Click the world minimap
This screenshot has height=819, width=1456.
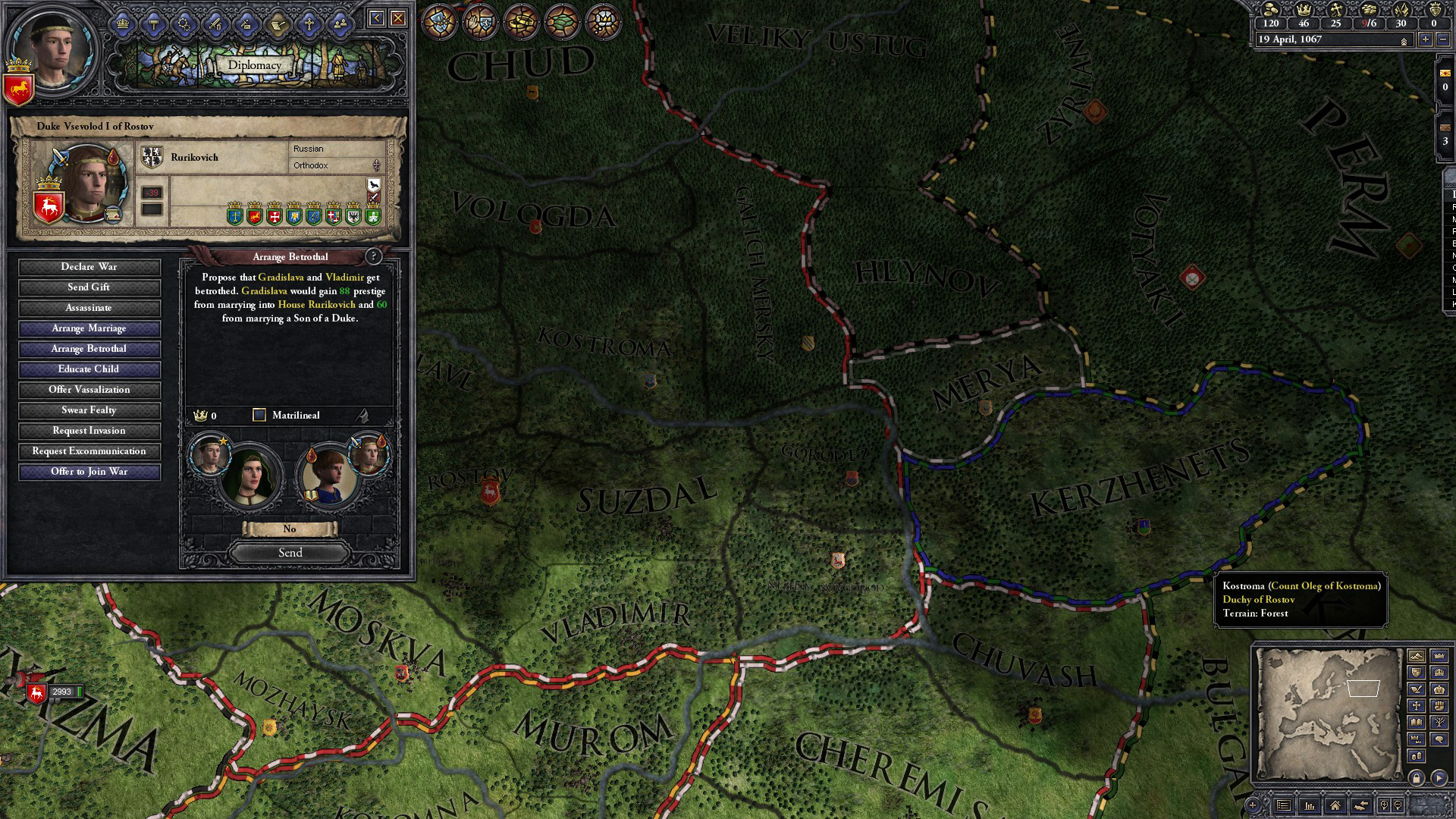click(x=1327, y=713)
